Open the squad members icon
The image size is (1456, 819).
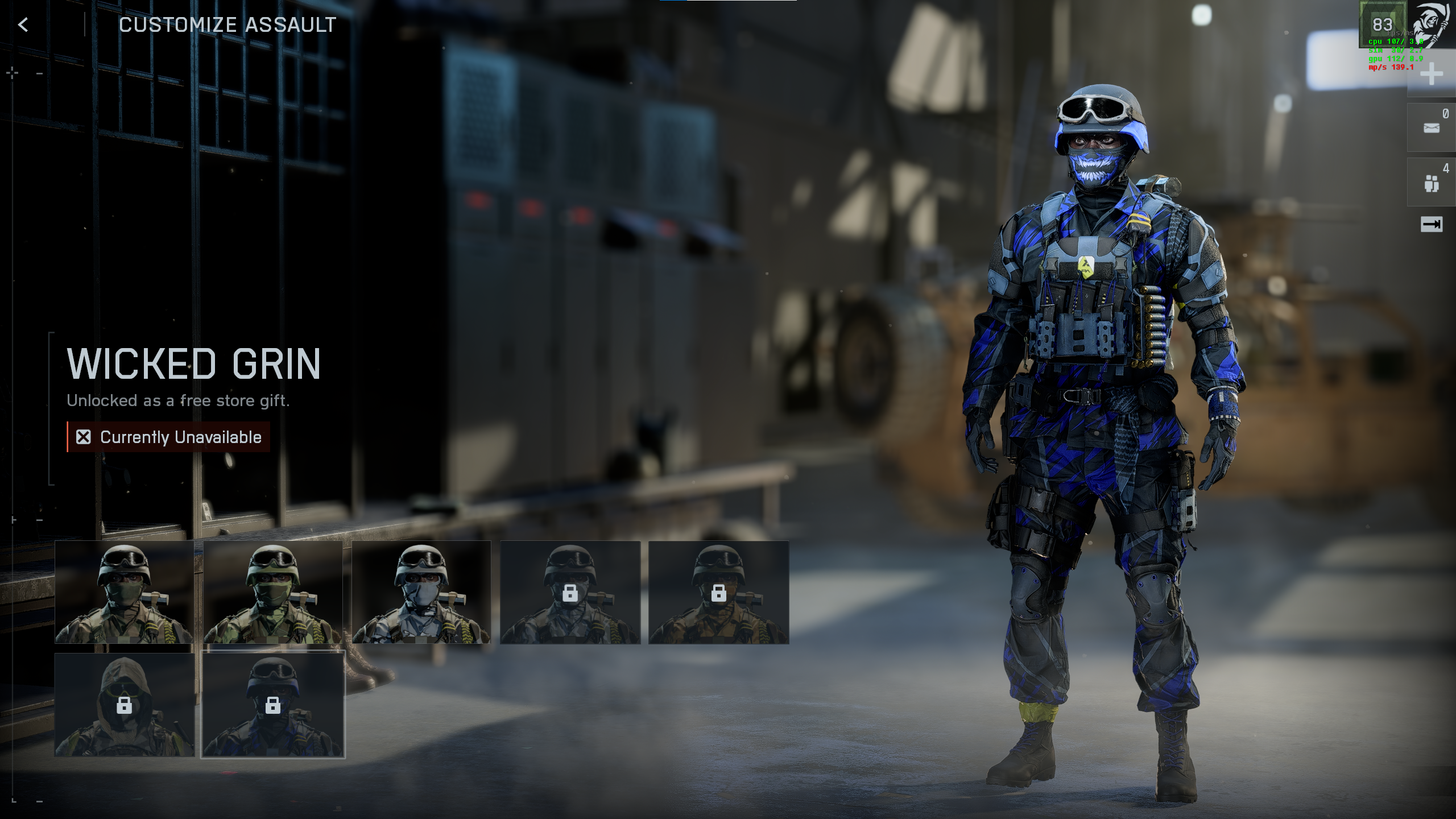1431,183
